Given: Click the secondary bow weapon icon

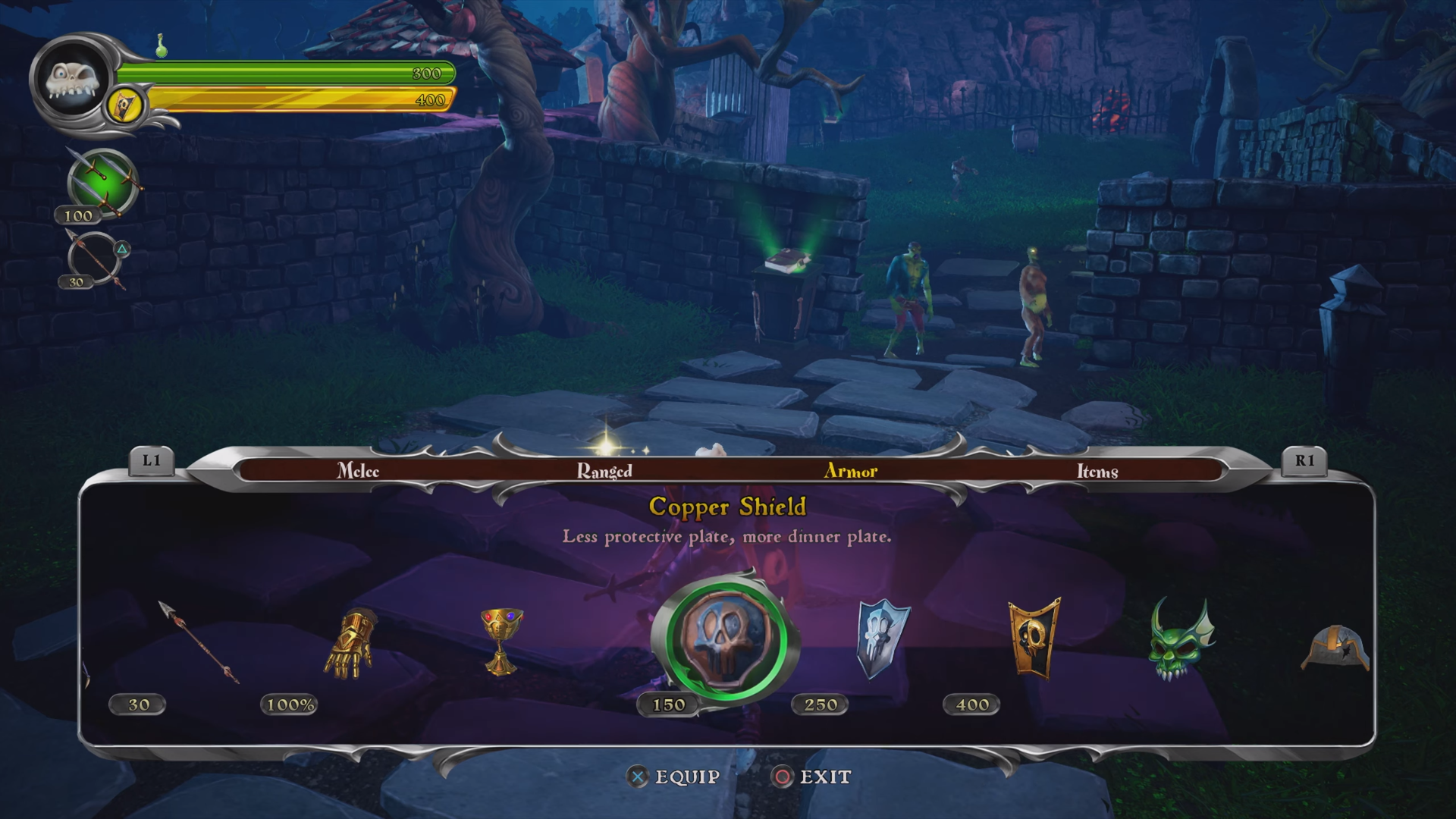Looking at the screenshot, I should (x=96, y=258).
